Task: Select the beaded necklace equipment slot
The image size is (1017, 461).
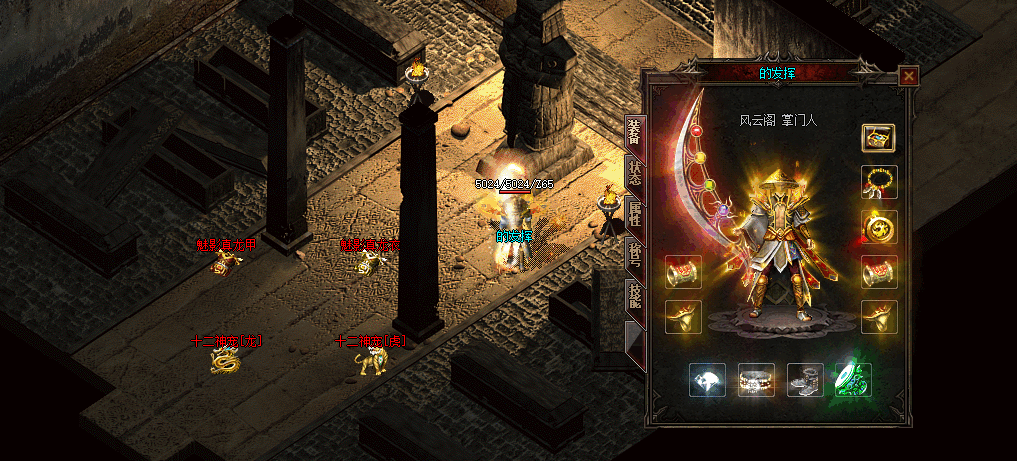Action: (879, 182)
